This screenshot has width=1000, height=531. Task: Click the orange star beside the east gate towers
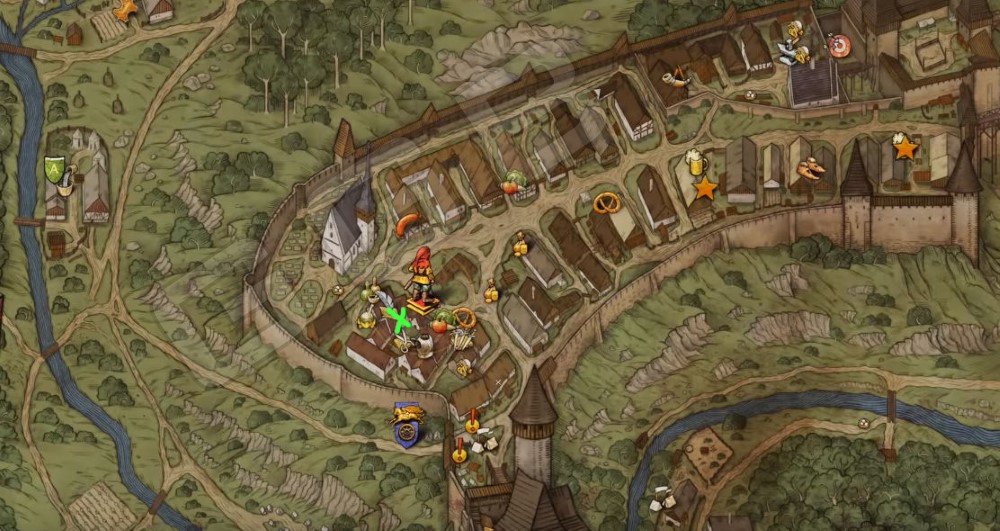(905, 149)
